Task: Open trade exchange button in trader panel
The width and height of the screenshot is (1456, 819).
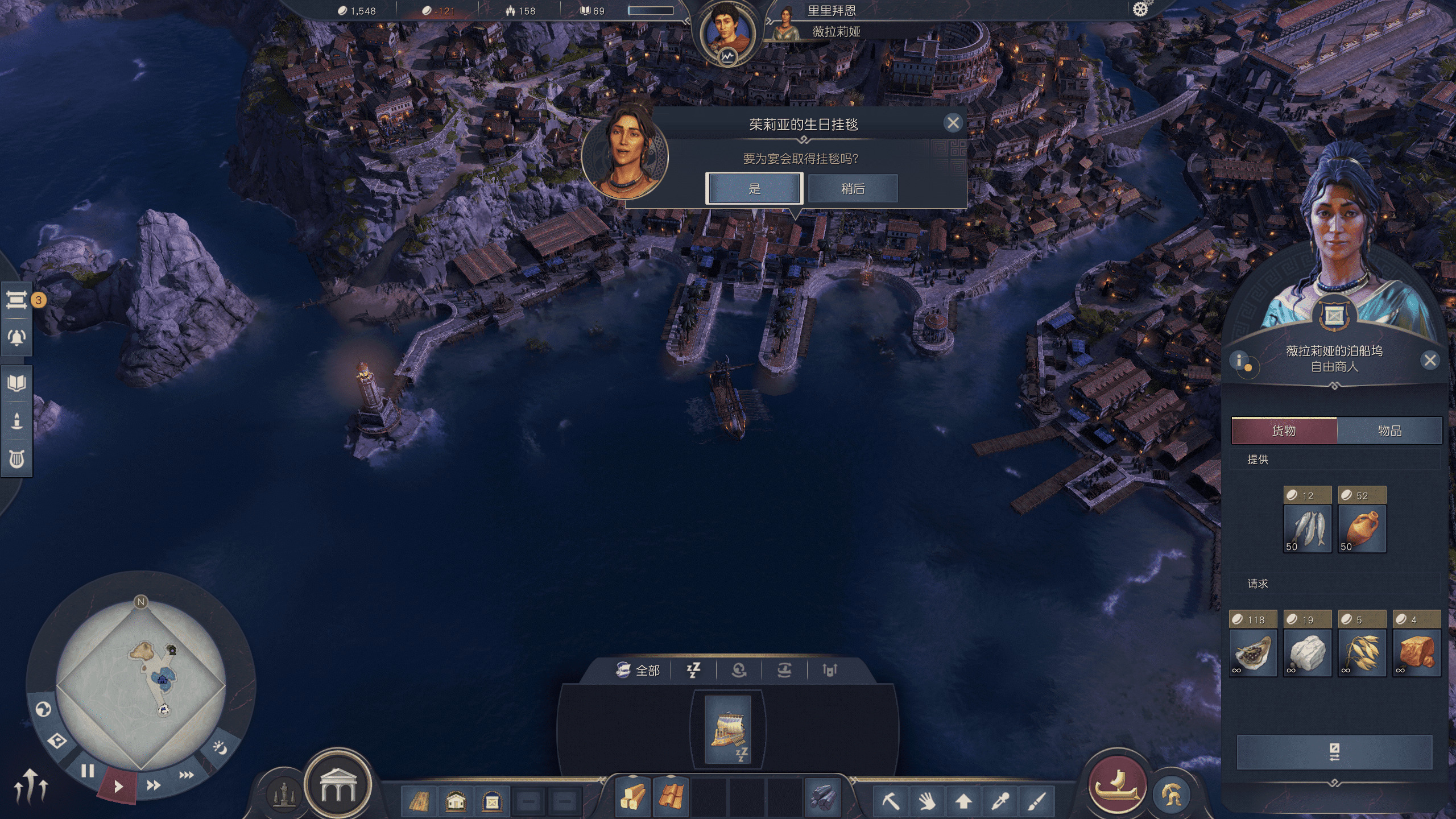Action: pyautogui.click(x=1334, y=752)
